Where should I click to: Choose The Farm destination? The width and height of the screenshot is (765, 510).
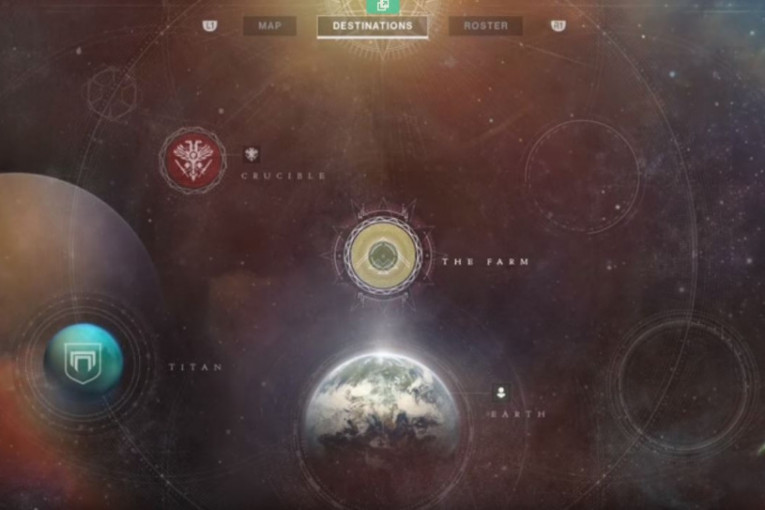click(382, 256)
